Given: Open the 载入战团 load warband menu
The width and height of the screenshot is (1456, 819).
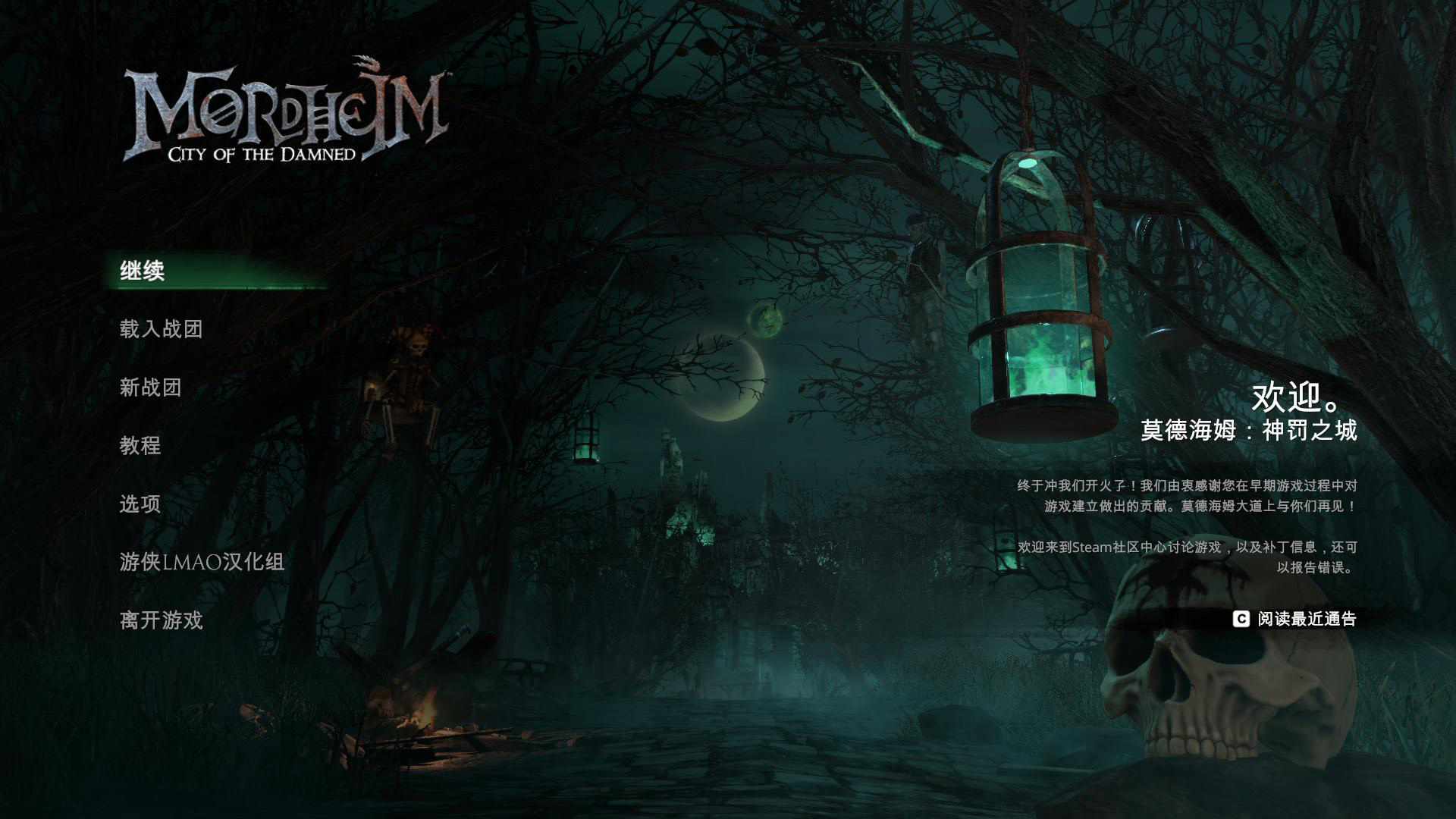Looking at the screenshot, I should pos(161,329).
